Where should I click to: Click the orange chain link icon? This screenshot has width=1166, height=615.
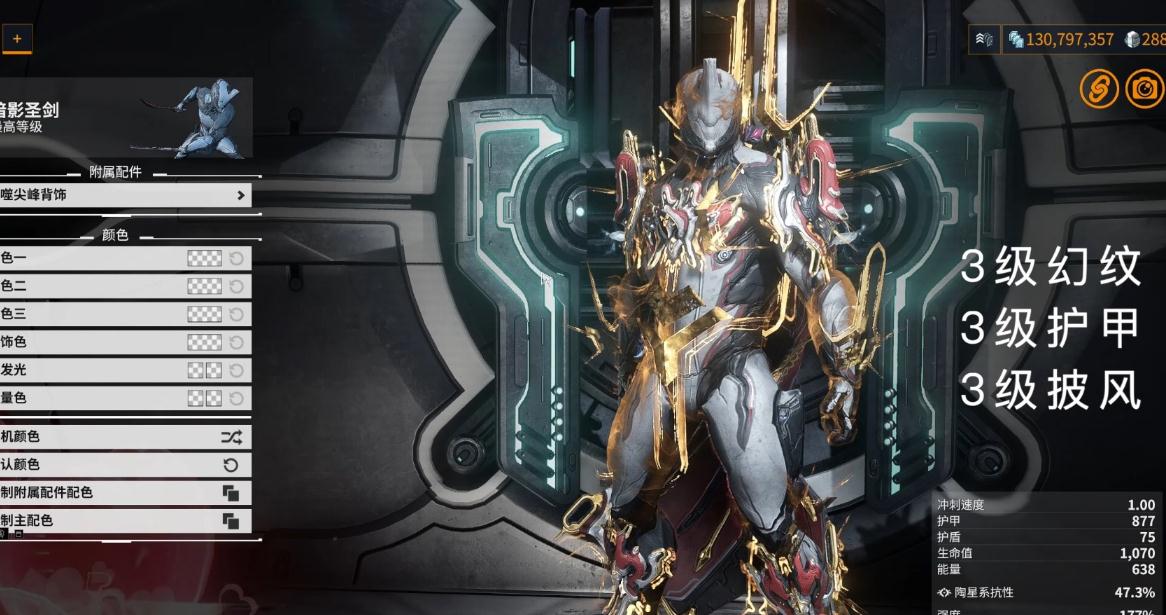pyautogui.click(x=1098, y=90)
